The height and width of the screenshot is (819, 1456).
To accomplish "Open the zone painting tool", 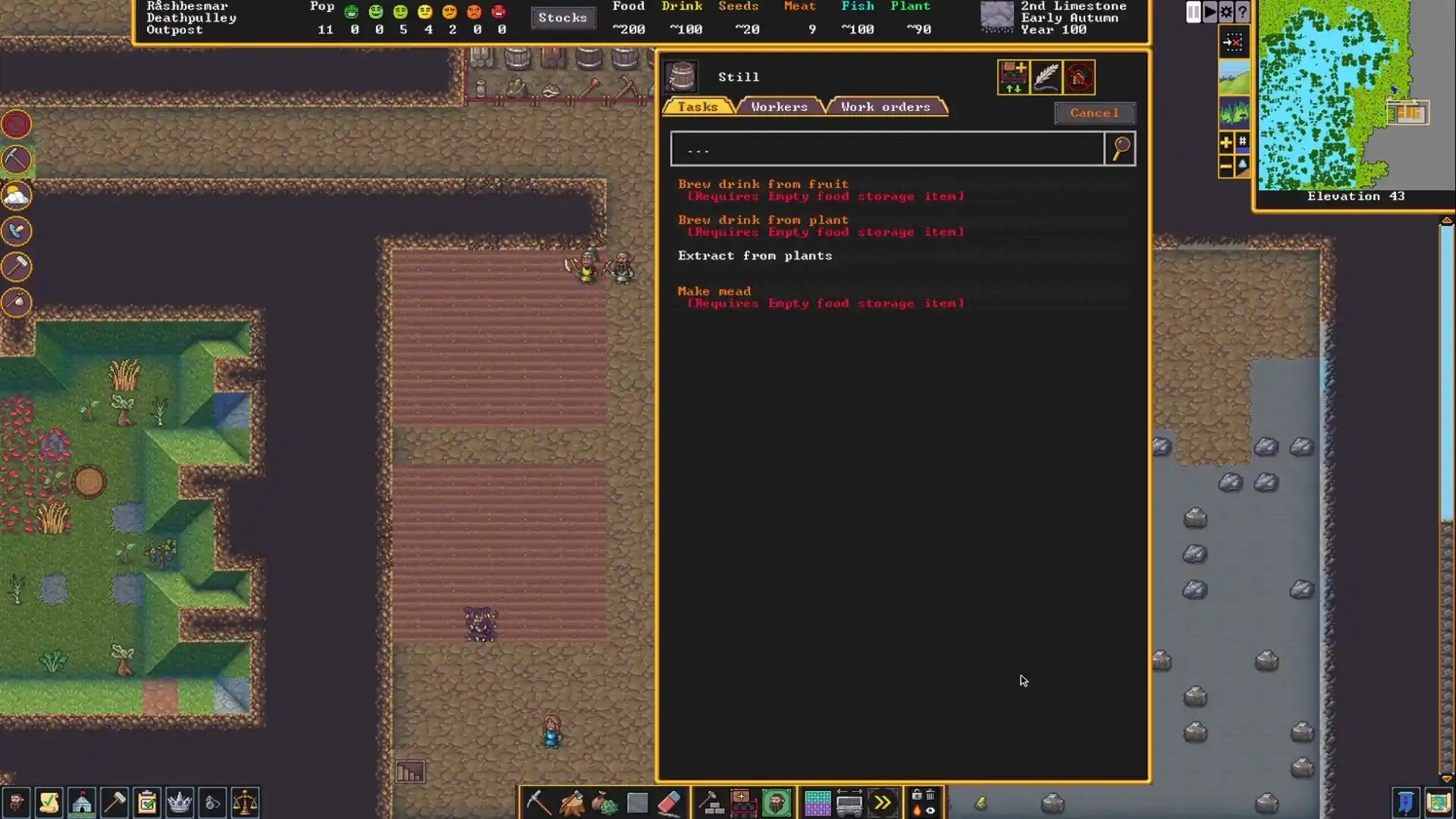I will pyautogui.click(x=817, y=802).
